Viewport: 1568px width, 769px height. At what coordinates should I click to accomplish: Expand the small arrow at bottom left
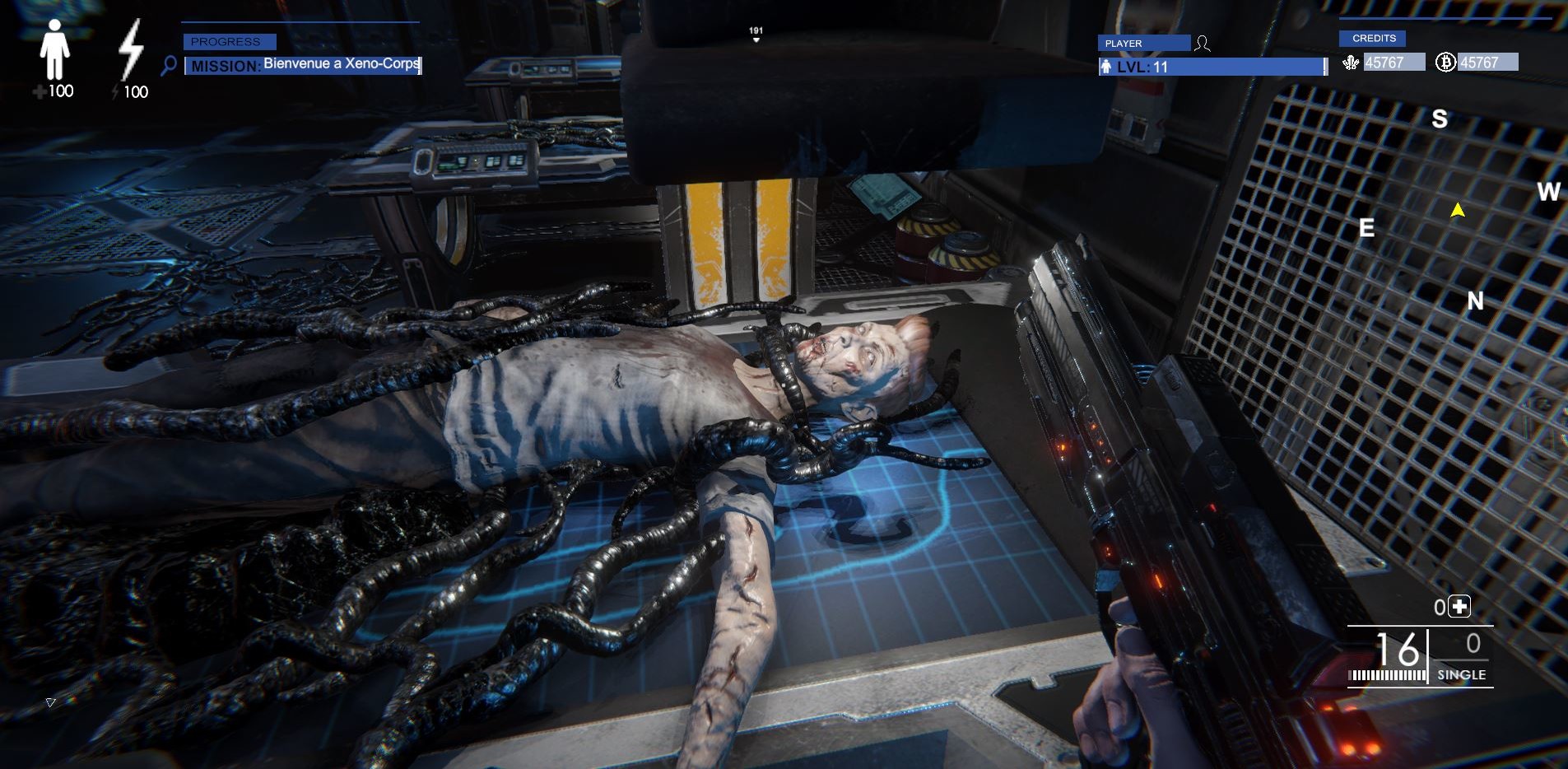(x=49, y=704)
